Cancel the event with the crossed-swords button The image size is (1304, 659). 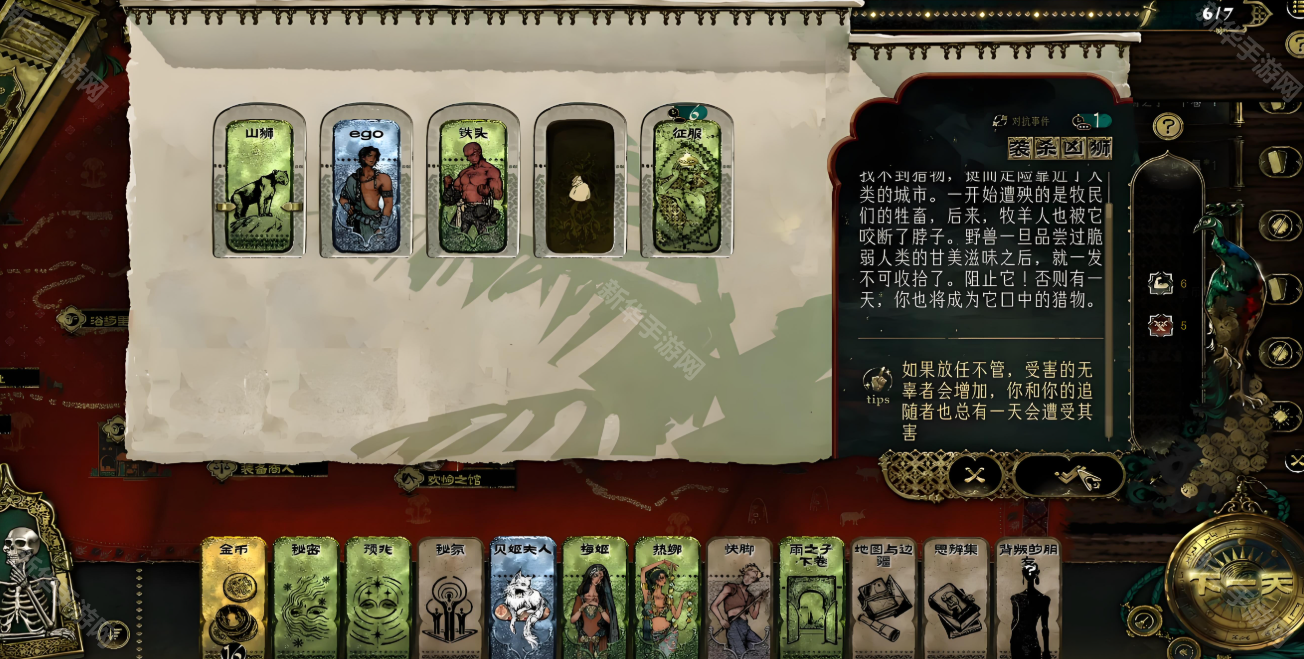(974, 476)
